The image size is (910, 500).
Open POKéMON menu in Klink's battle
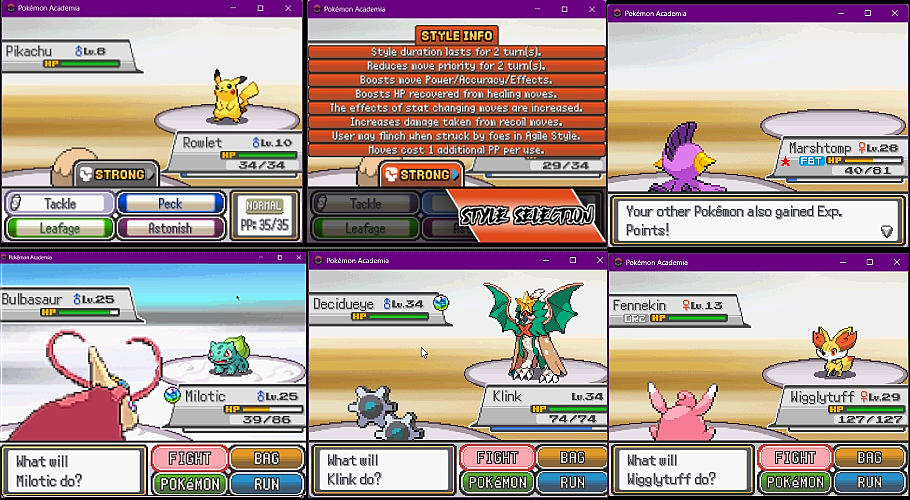click(x=497, y=483)
